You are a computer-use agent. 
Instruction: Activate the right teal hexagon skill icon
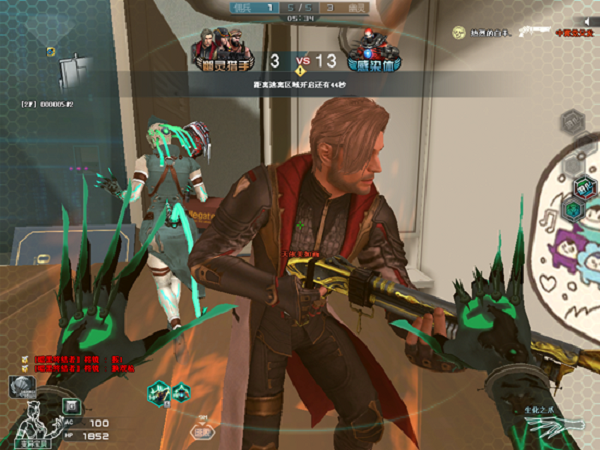coord(179,393)
